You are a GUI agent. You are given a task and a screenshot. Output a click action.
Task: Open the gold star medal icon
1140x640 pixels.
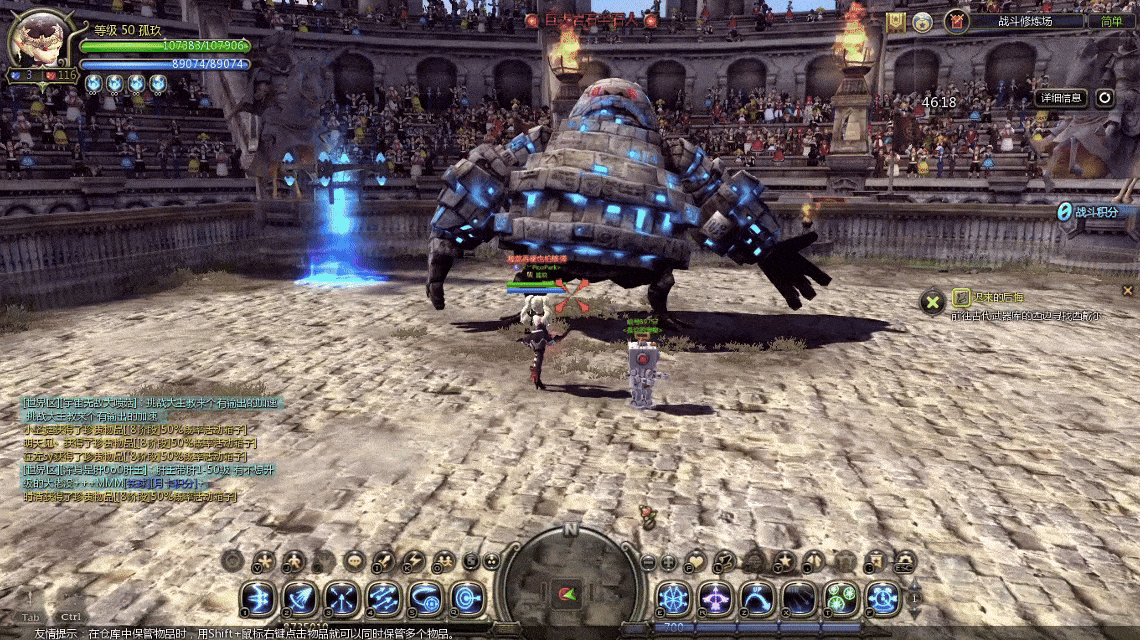922,21
